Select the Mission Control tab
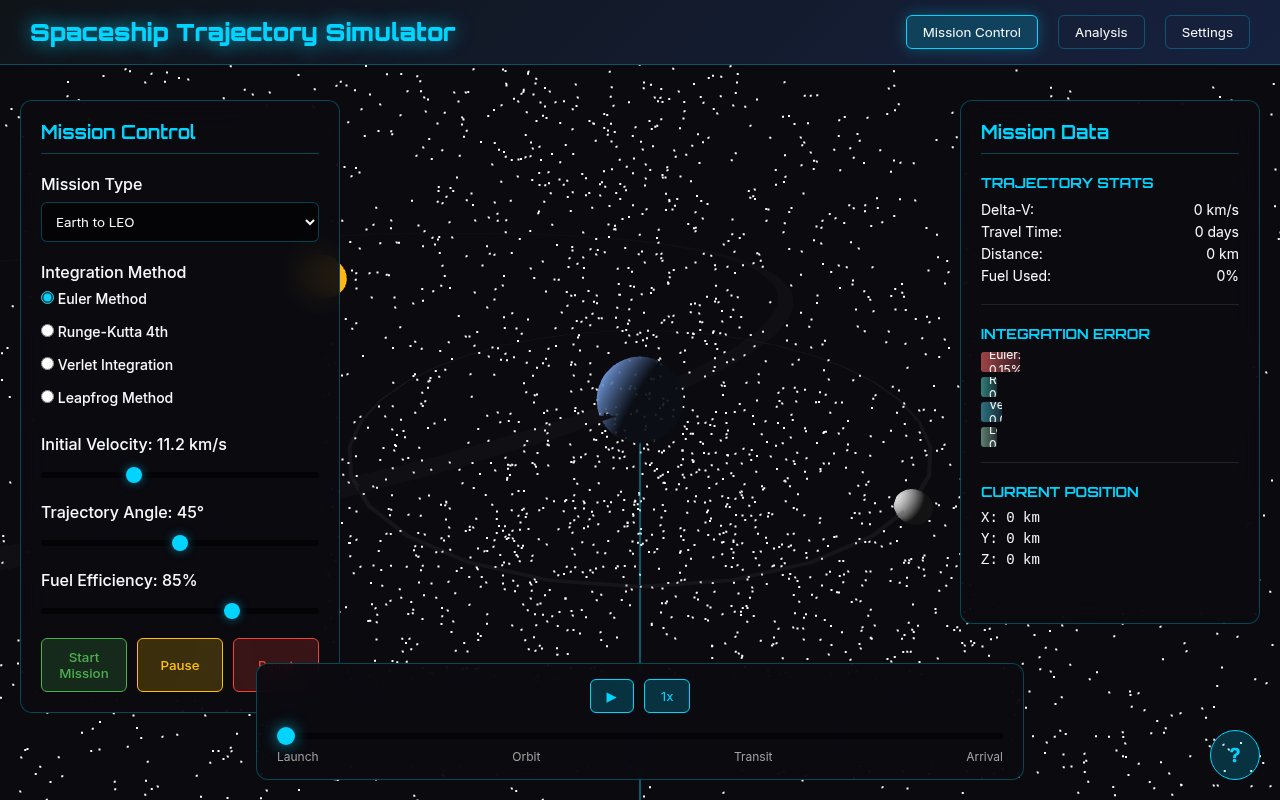This screenshot has height=800, width=1280. (x=971, y=32)
